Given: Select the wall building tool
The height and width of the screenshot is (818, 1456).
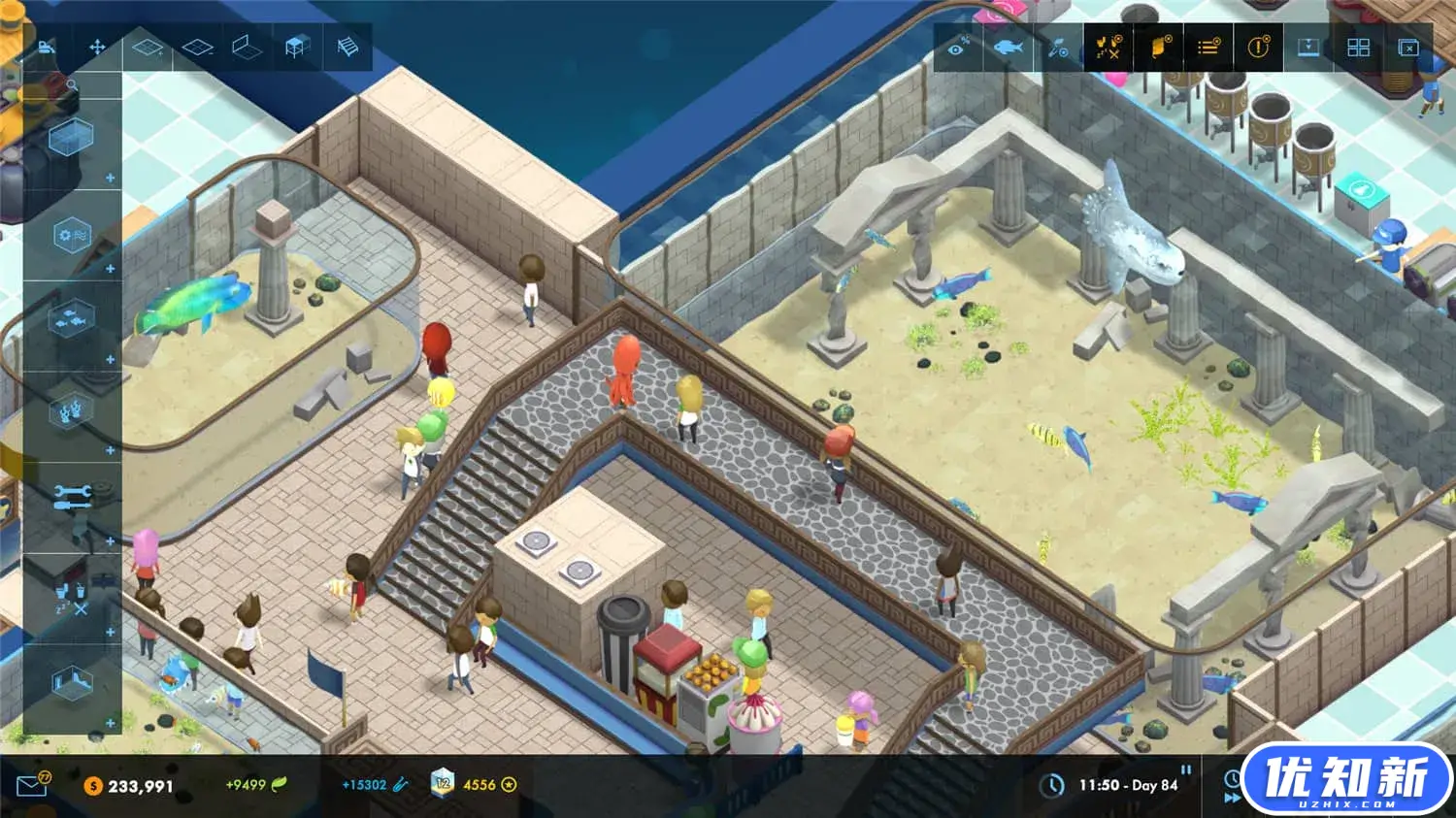Looking at the screenshot, I should 247,47.
